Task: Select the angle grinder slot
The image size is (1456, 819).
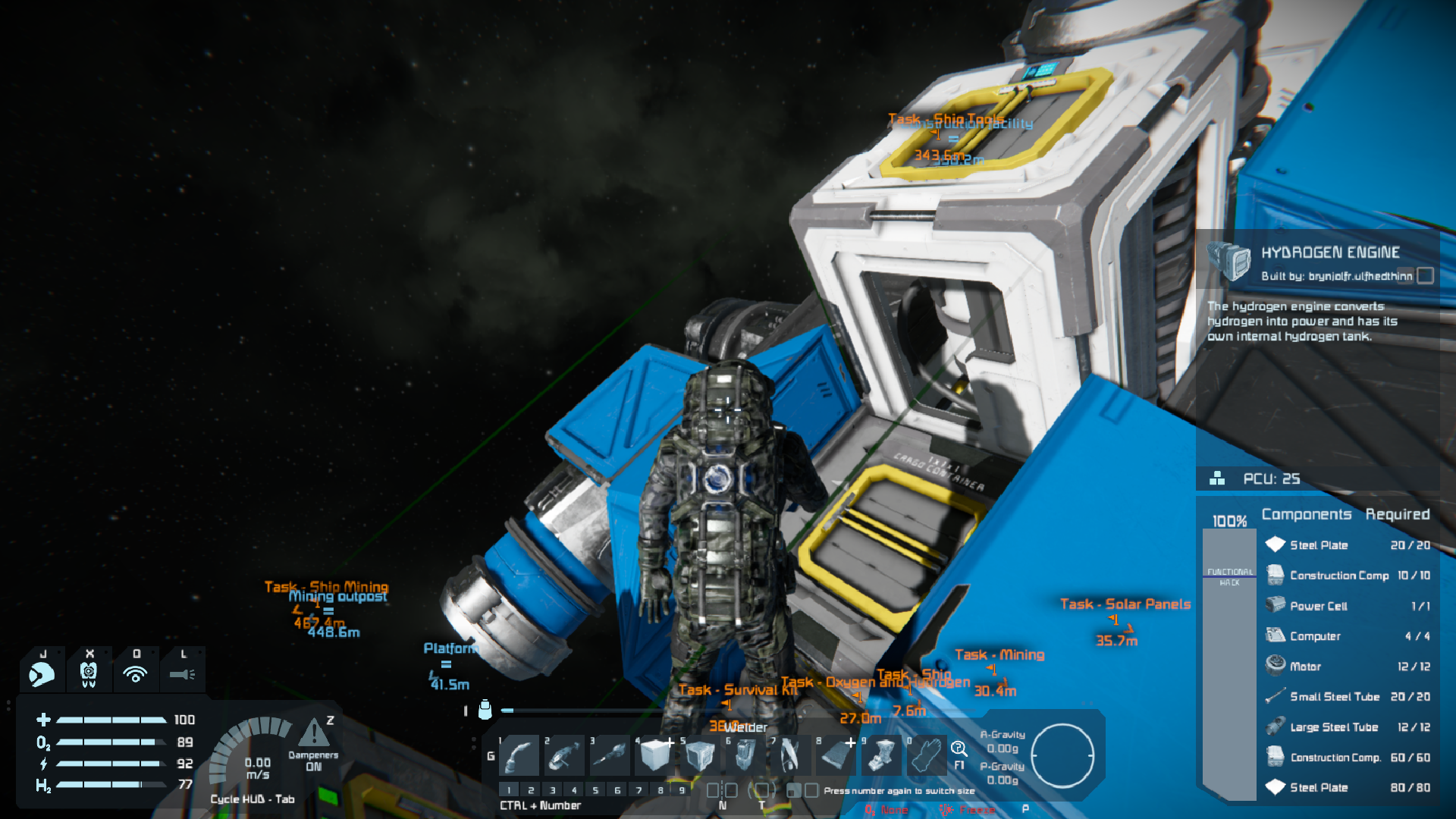Action: click(565, 755)
